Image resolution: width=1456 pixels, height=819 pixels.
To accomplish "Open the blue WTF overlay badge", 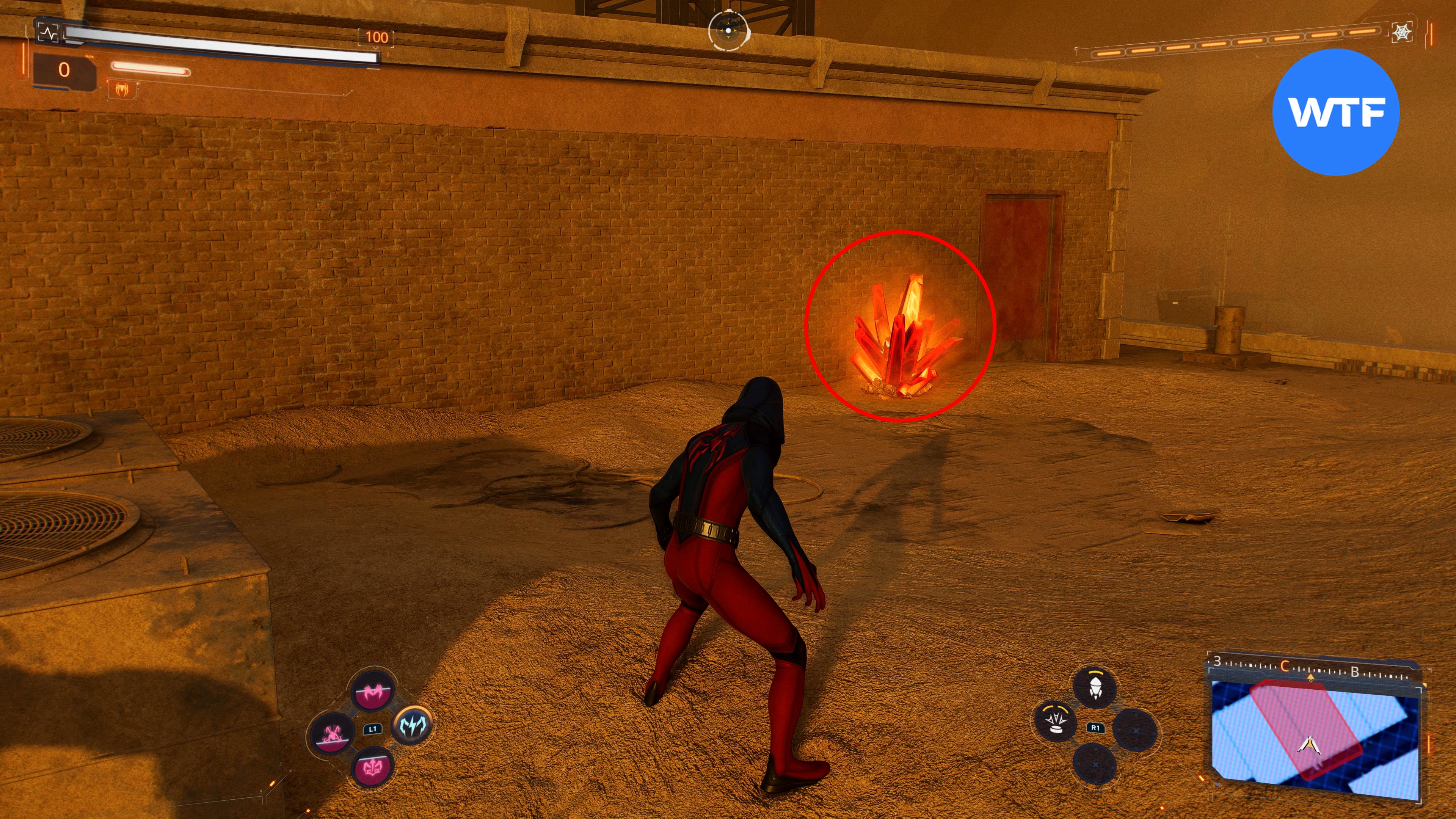I will tap(1336, 112).
